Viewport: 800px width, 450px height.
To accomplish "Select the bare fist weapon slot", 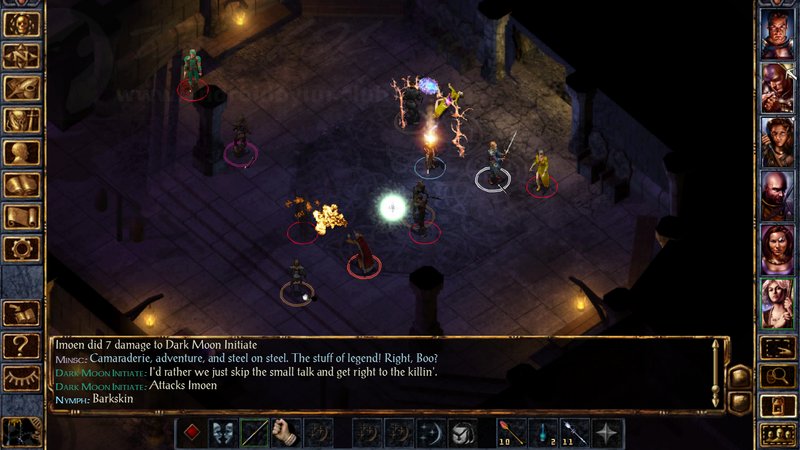I will pyautogui.click(x=286, y=433).
